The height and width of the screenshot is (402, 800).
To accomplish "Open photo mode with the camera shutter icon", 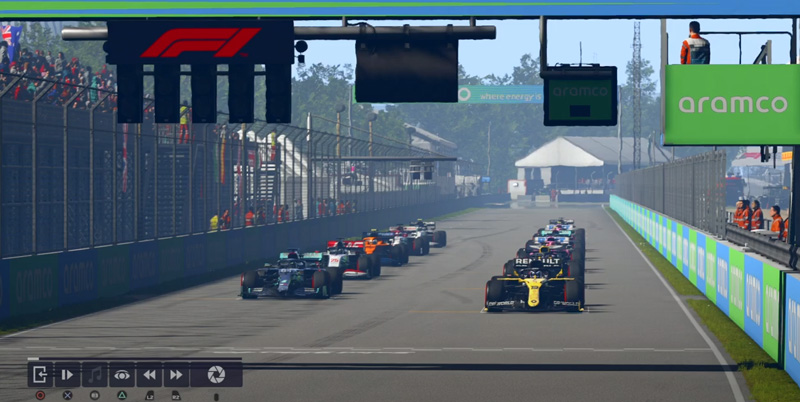I will (x=216, y=374).
